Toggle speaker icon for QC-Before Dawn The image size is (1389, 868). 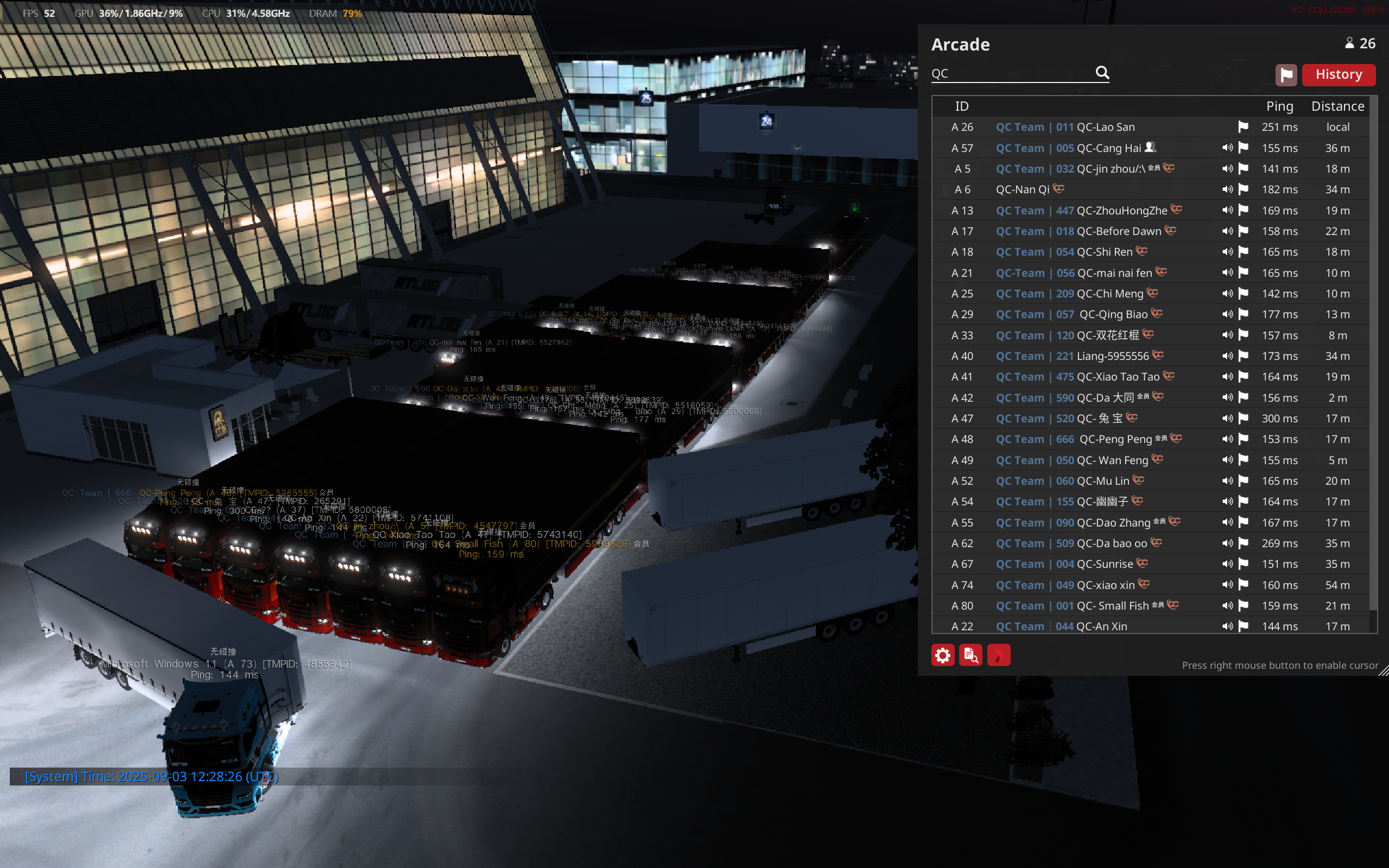coord(1227,231)
